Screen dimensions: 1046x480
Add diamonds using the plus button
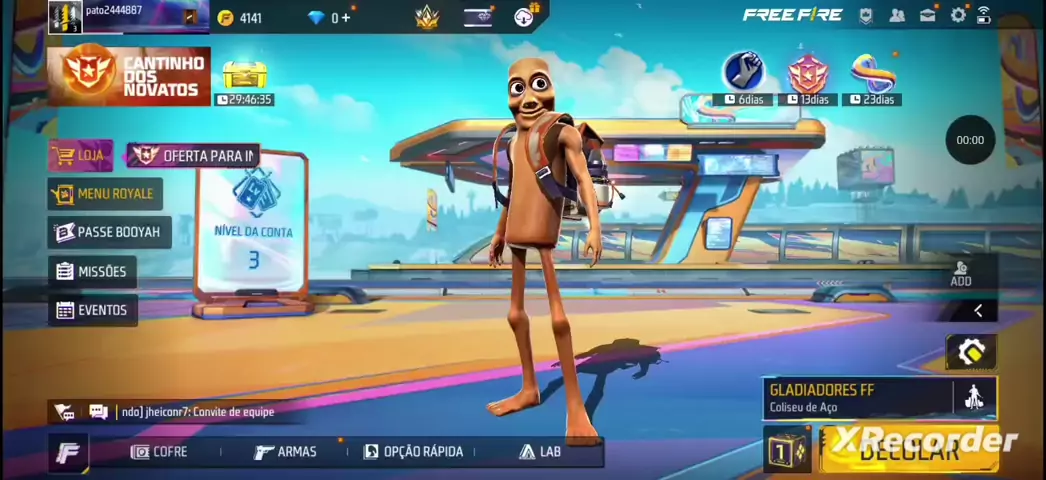pos(346,18)
